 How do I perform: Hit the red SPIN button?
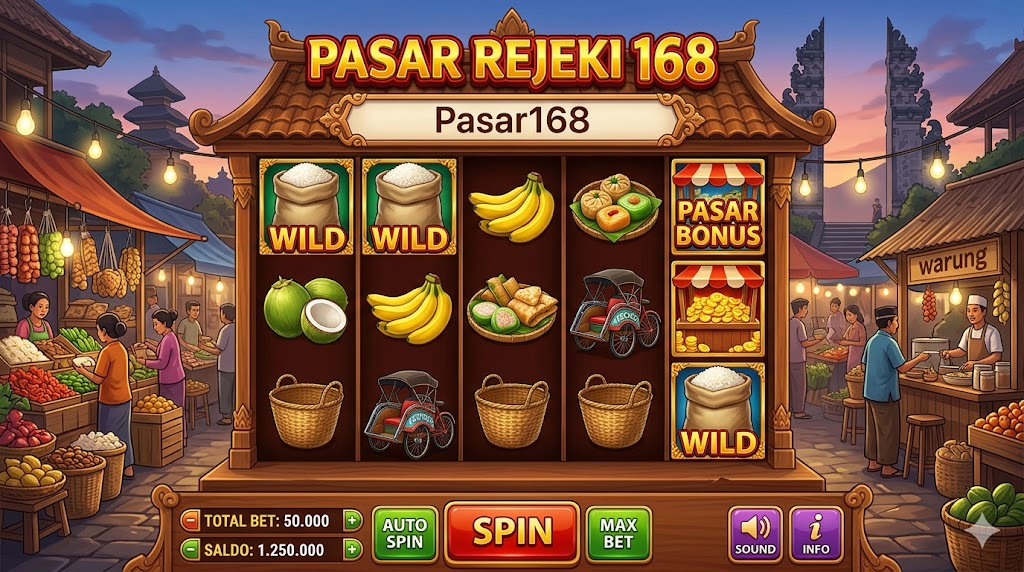(512, 532)
